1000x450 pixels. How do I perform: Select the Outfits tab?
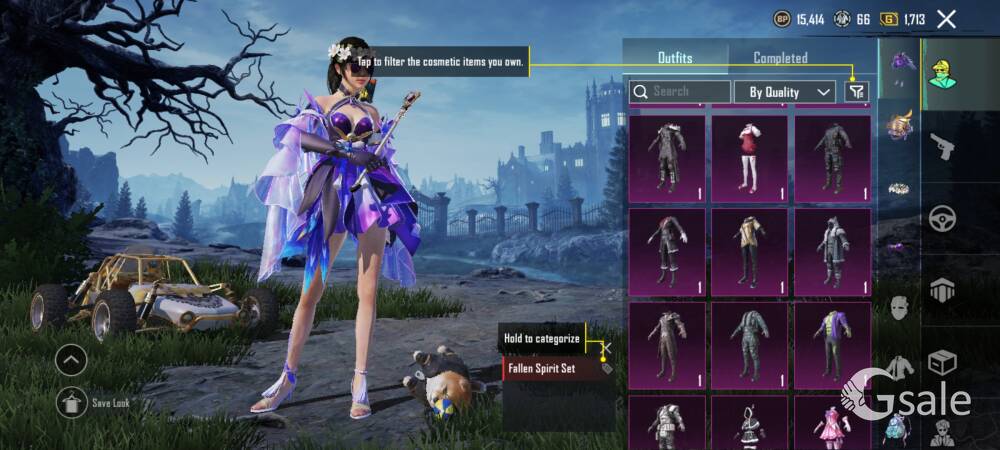pyautogui.click(x=675, y=58)
